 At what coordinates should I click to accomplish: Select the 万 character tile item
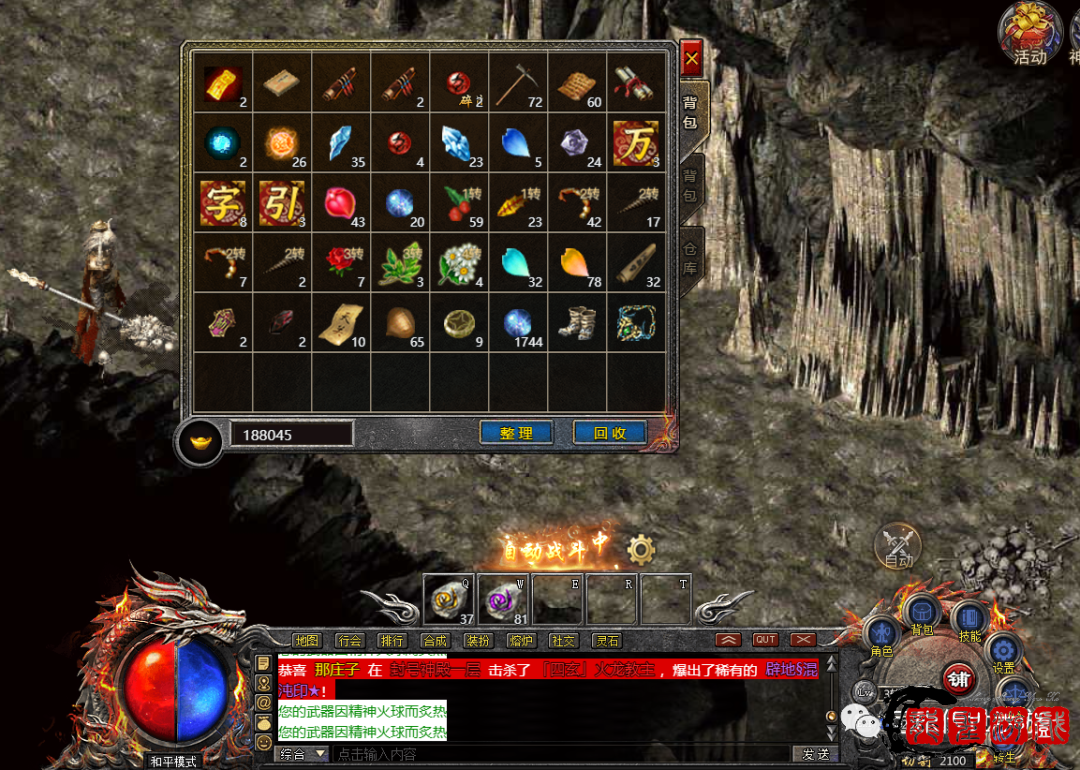click(635, 142)
